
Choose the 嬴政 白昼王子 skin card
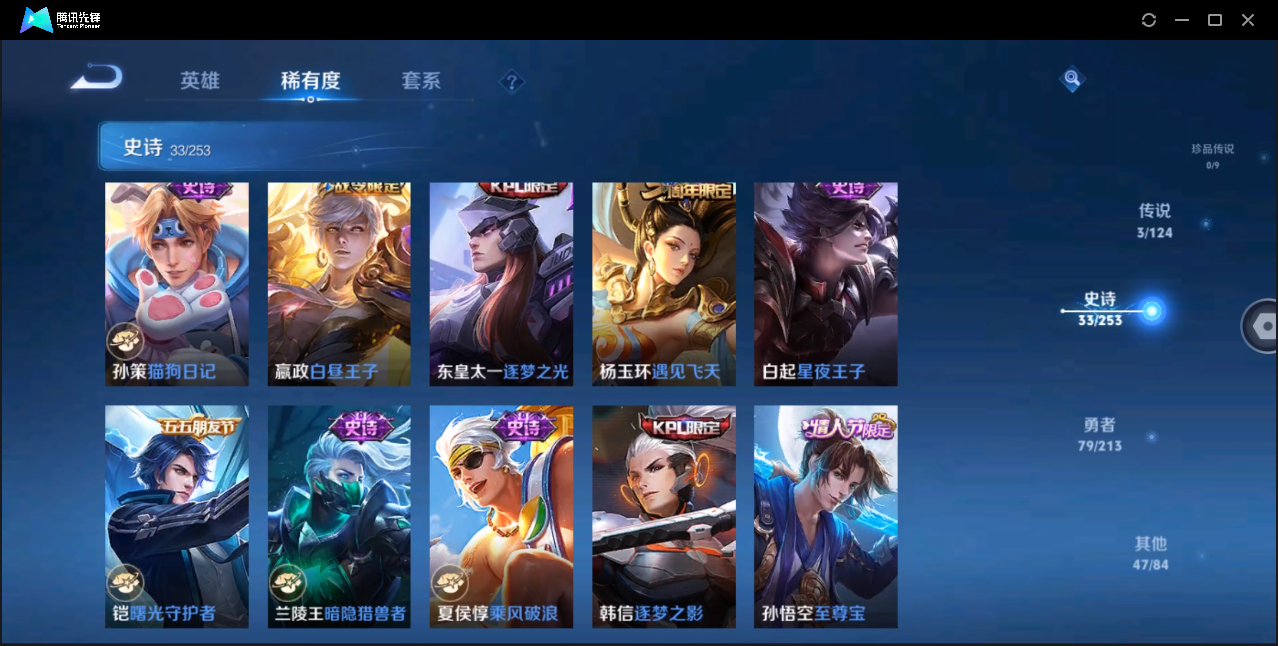coord(339,284)
